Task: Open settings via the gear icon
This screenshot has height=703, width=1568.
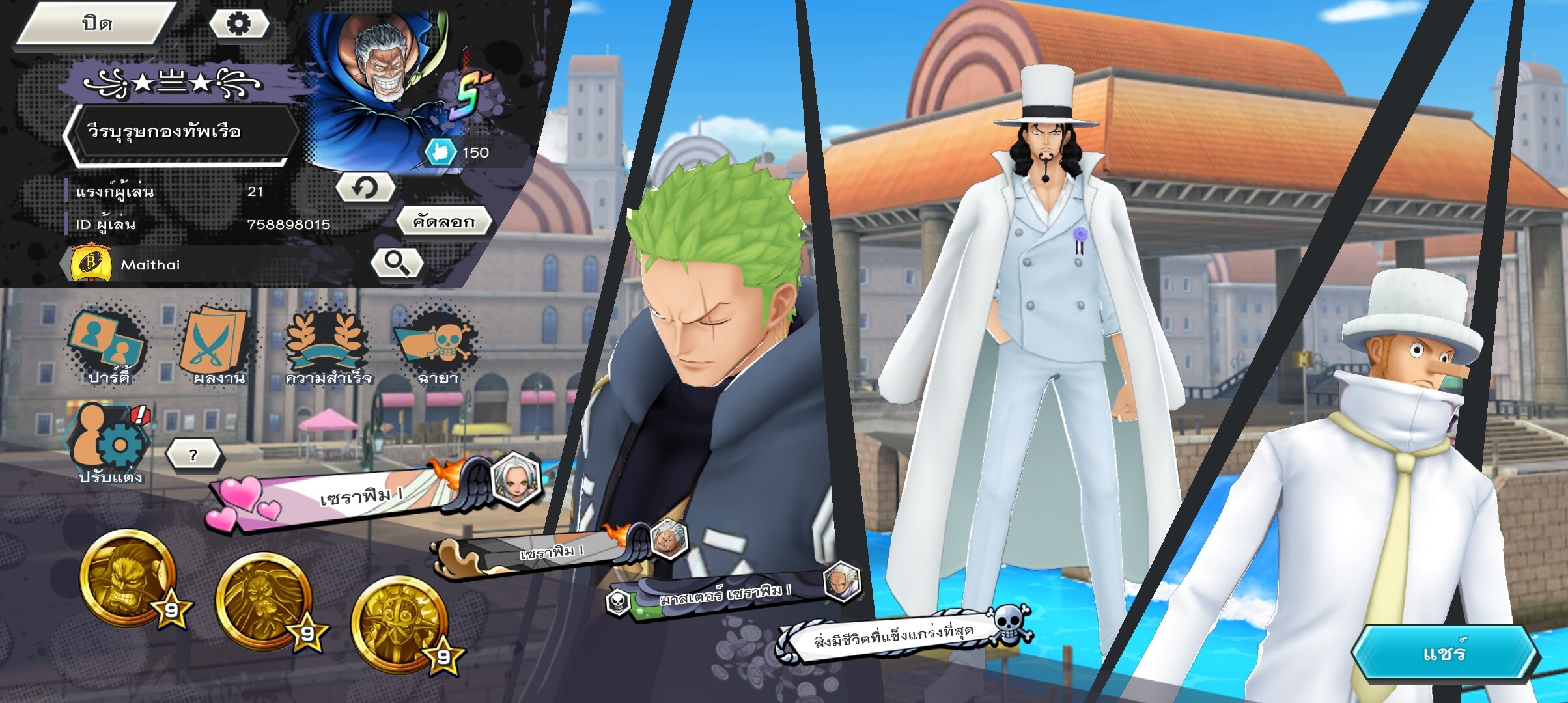Action: click(x=238, y=24)
